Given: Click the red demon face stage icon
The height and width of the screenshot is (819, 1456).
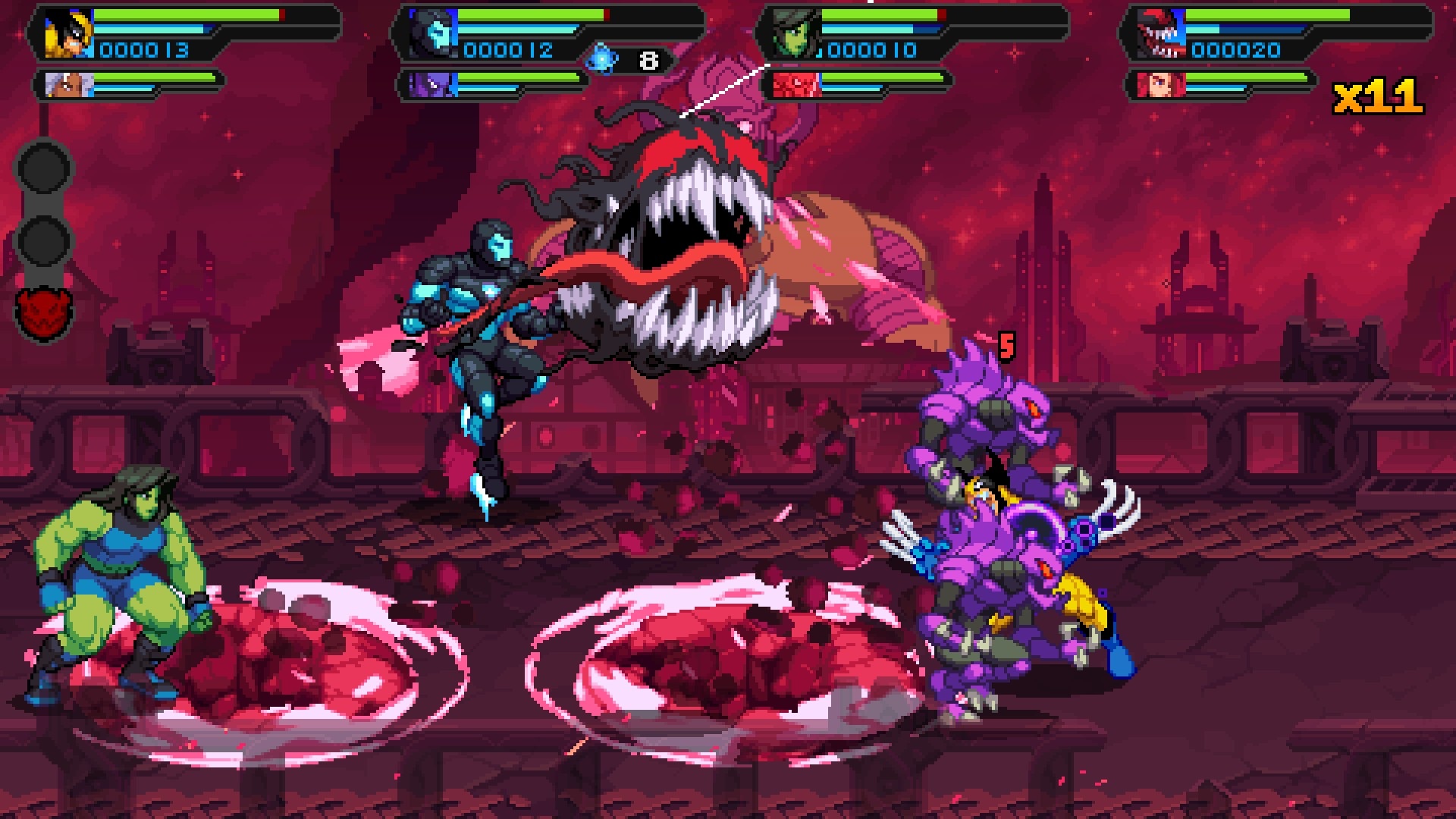Looking at the screenshot, I should pyautogui.click(x=43, y=312).
